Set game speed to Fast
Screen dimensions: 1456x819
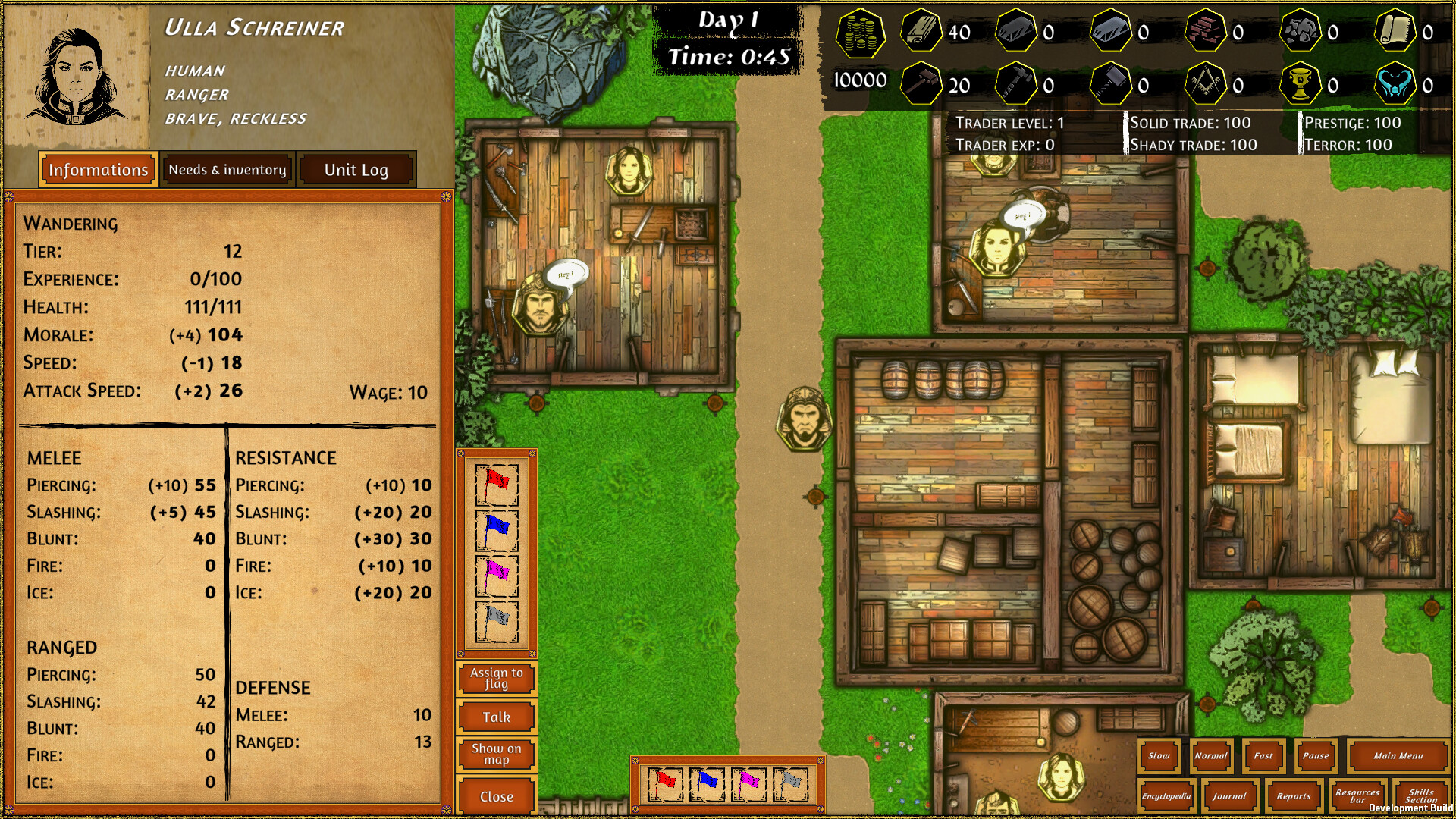pos(1263,756)
